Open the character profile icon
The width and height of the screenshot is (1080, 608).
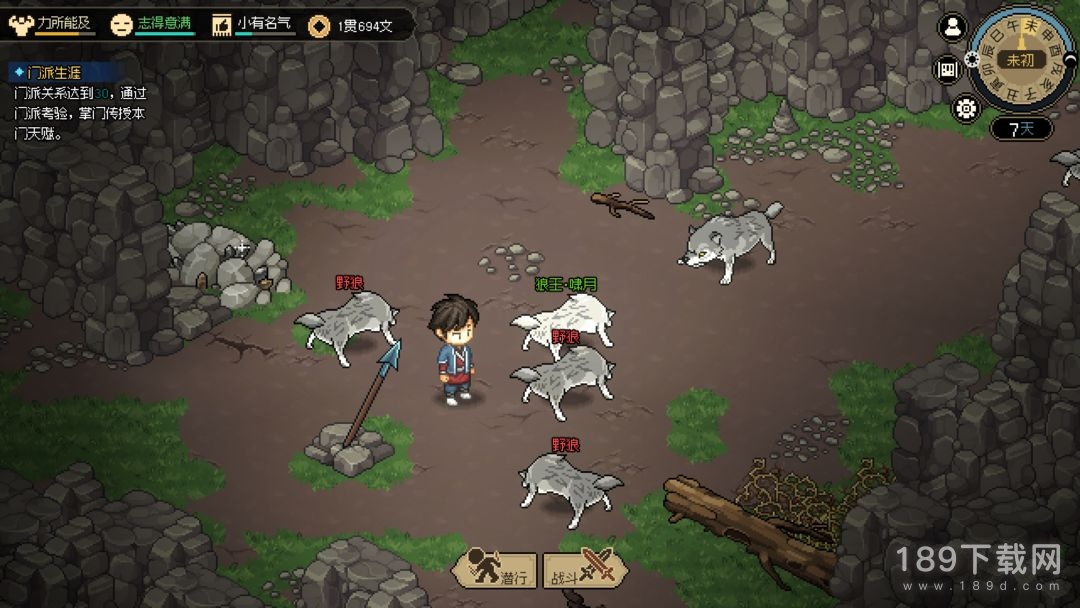(x=953, y=28)
